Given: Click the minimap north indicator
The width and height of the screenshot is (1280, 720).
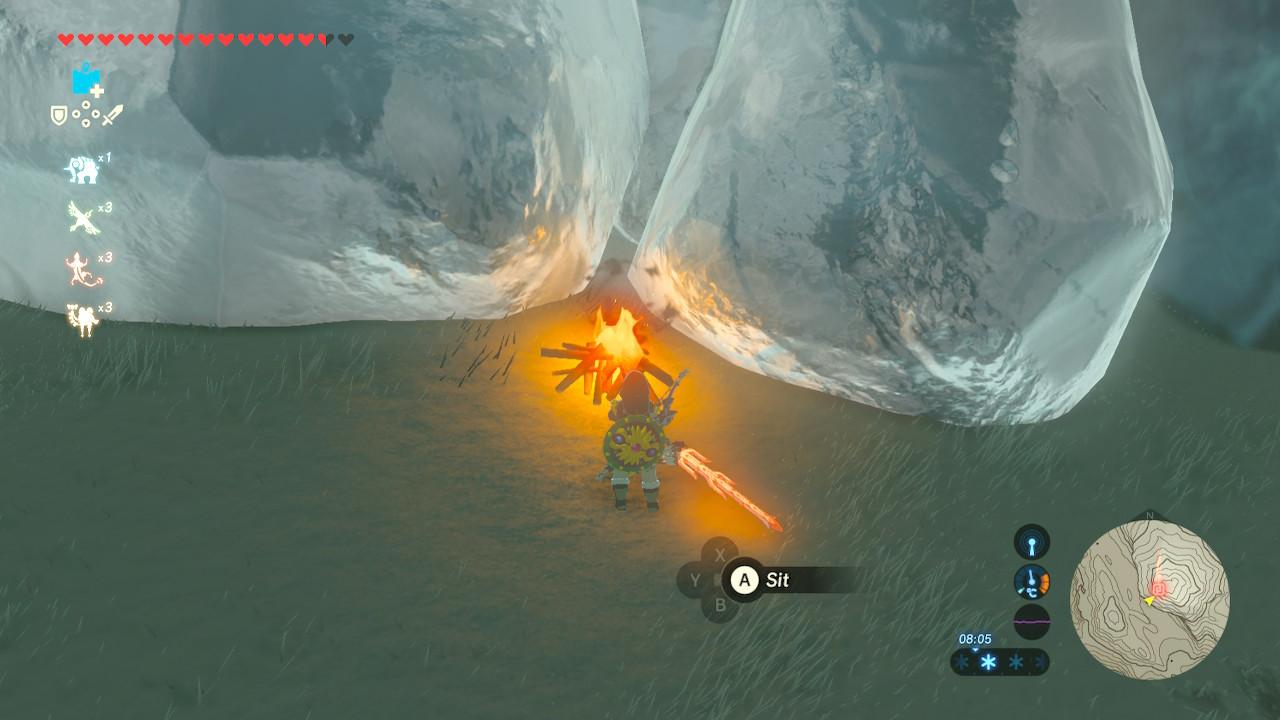Looking at the screenshot, I should tap(1149, 516).
